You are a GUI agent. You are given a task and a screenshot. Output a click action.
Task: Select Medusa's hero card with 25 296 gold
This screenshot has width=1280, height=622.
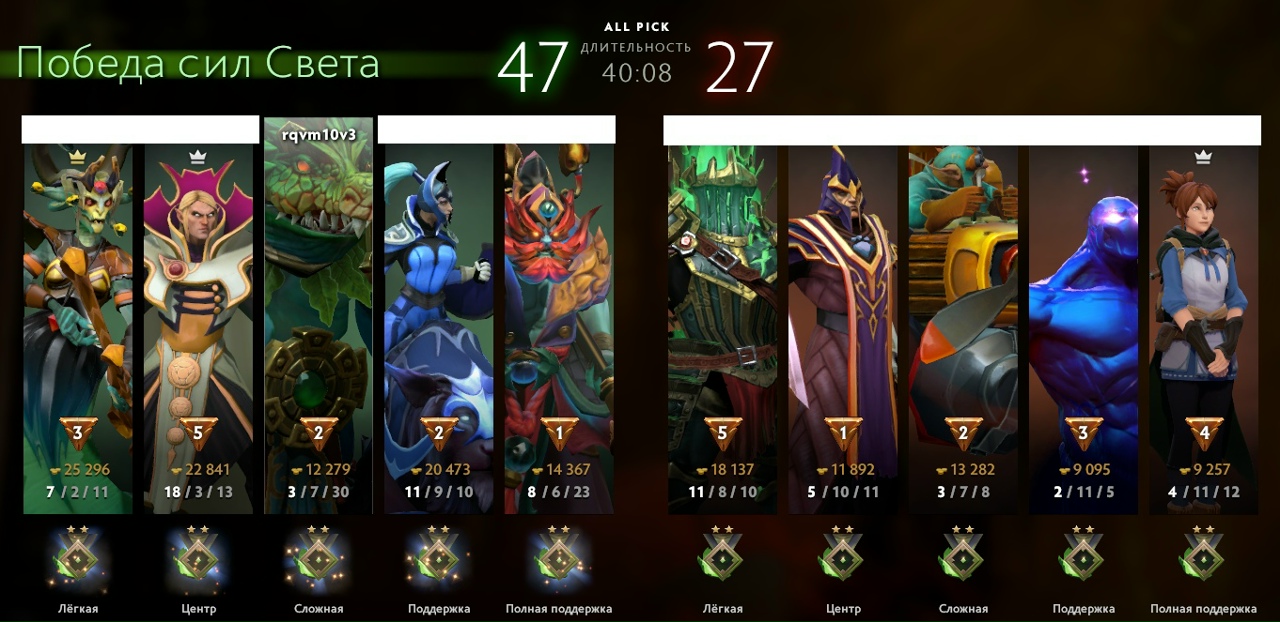tap(78, 320)
